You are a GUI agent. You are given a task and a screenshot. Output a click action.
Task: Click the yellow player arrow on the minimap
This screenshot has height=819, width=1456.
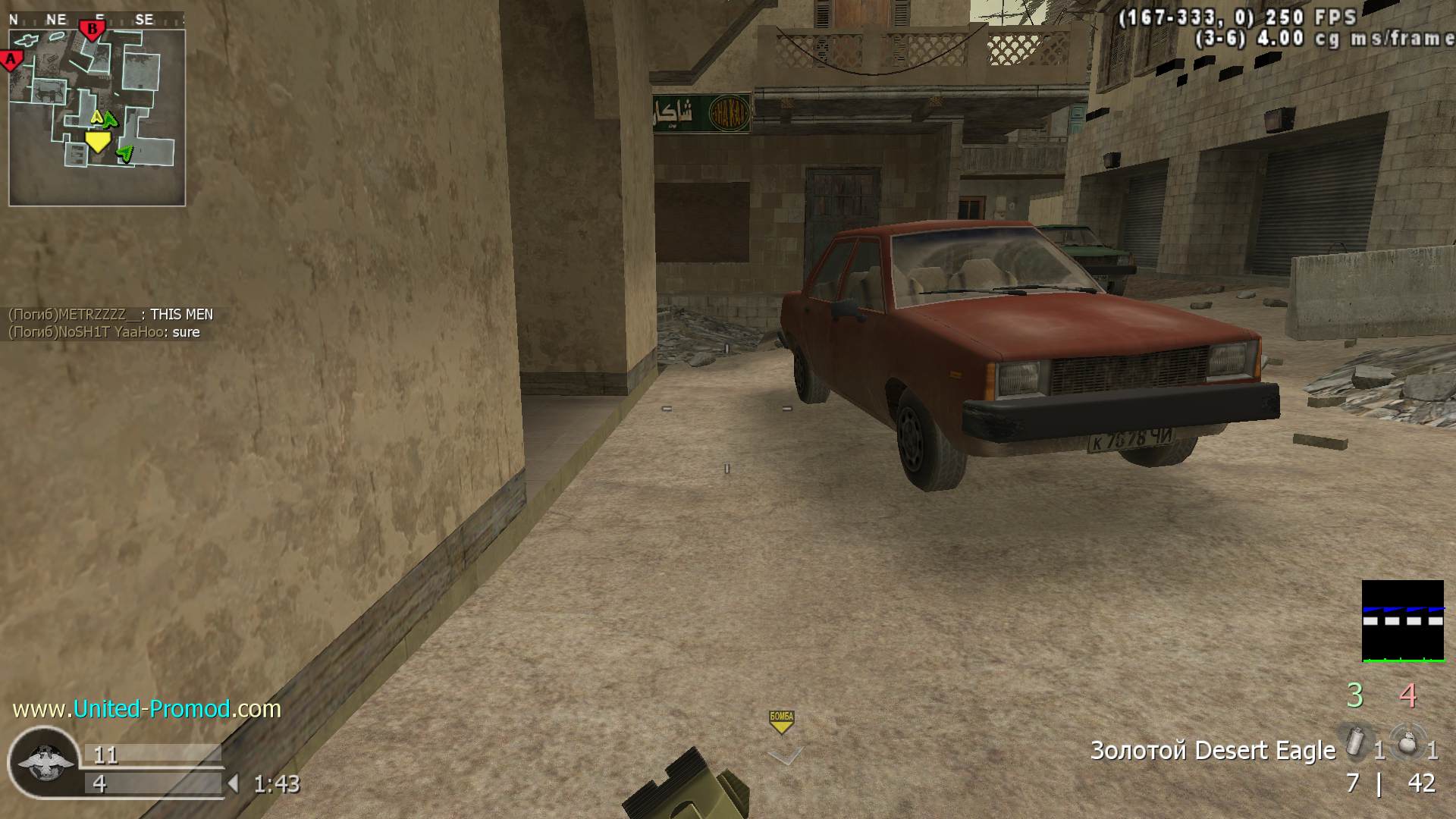tap(98, 142)
